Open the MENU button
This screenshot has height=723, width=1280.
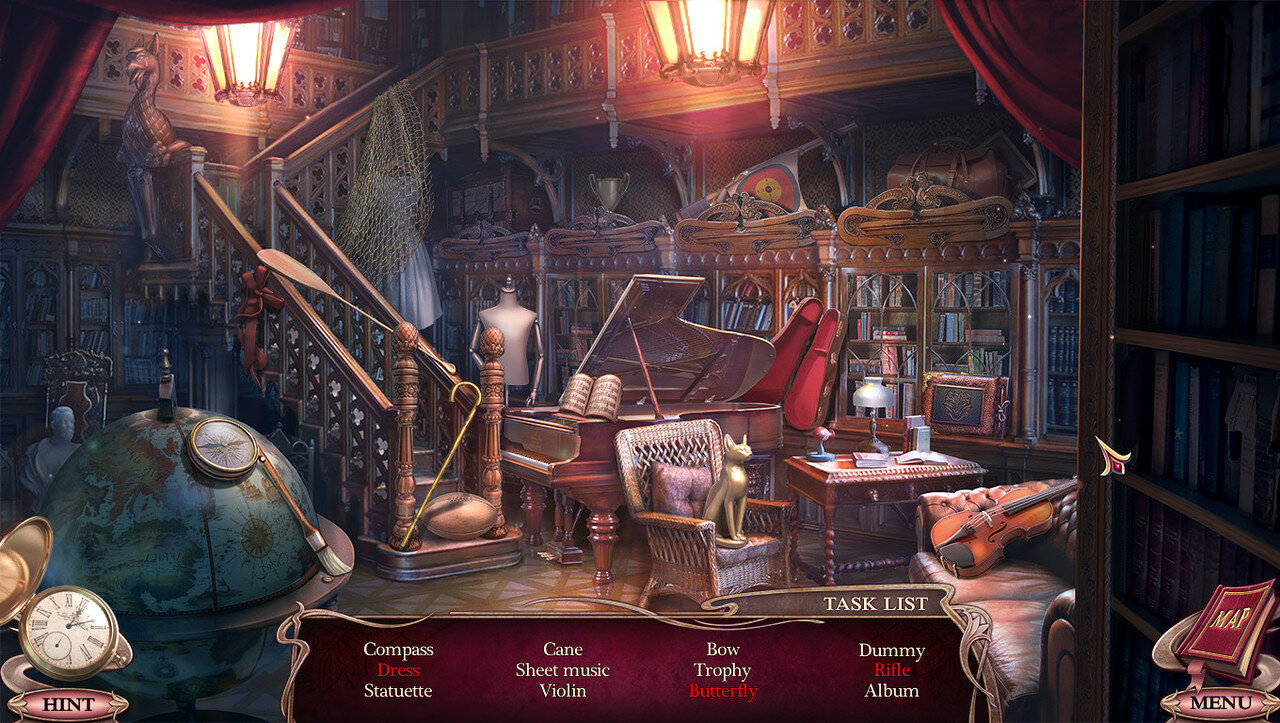1219,703
